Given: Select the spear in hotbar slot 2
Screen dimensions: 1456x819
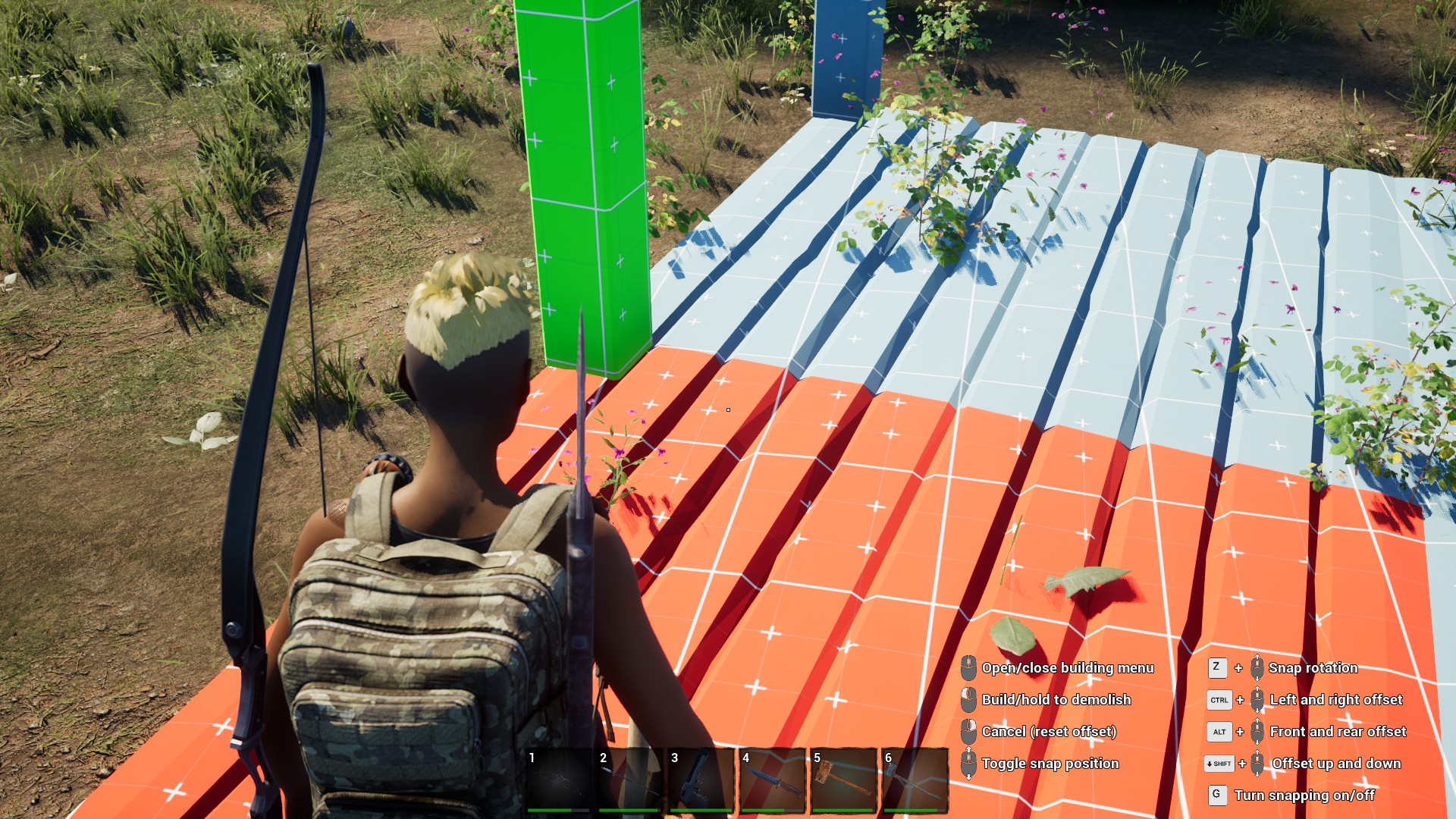Looking at the screenshot, I should tap(630, 780).
